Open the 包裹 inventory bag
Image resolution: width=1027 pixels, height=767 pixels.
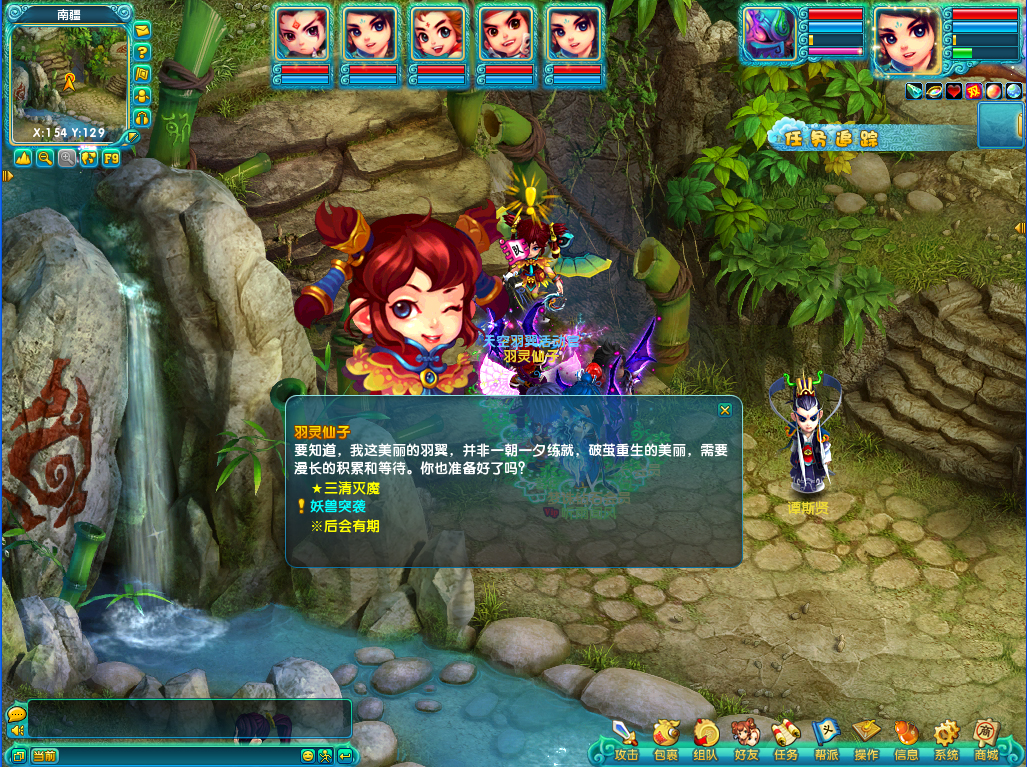coord(666,739)
